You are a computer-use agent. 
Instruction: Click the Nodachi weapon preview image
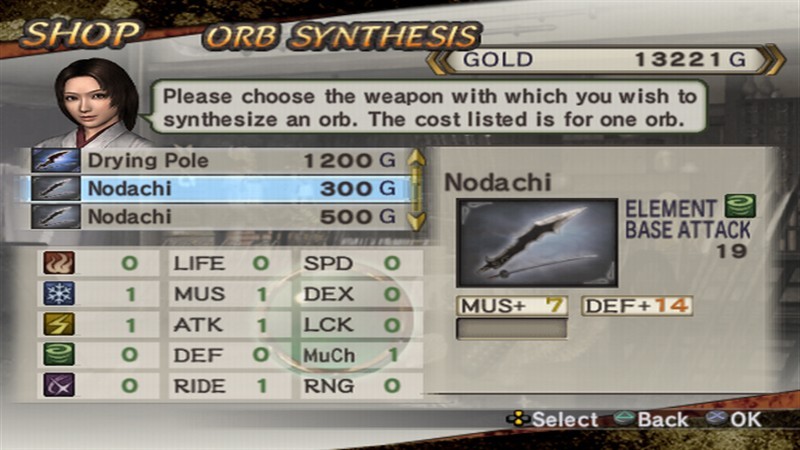point(537,242)
